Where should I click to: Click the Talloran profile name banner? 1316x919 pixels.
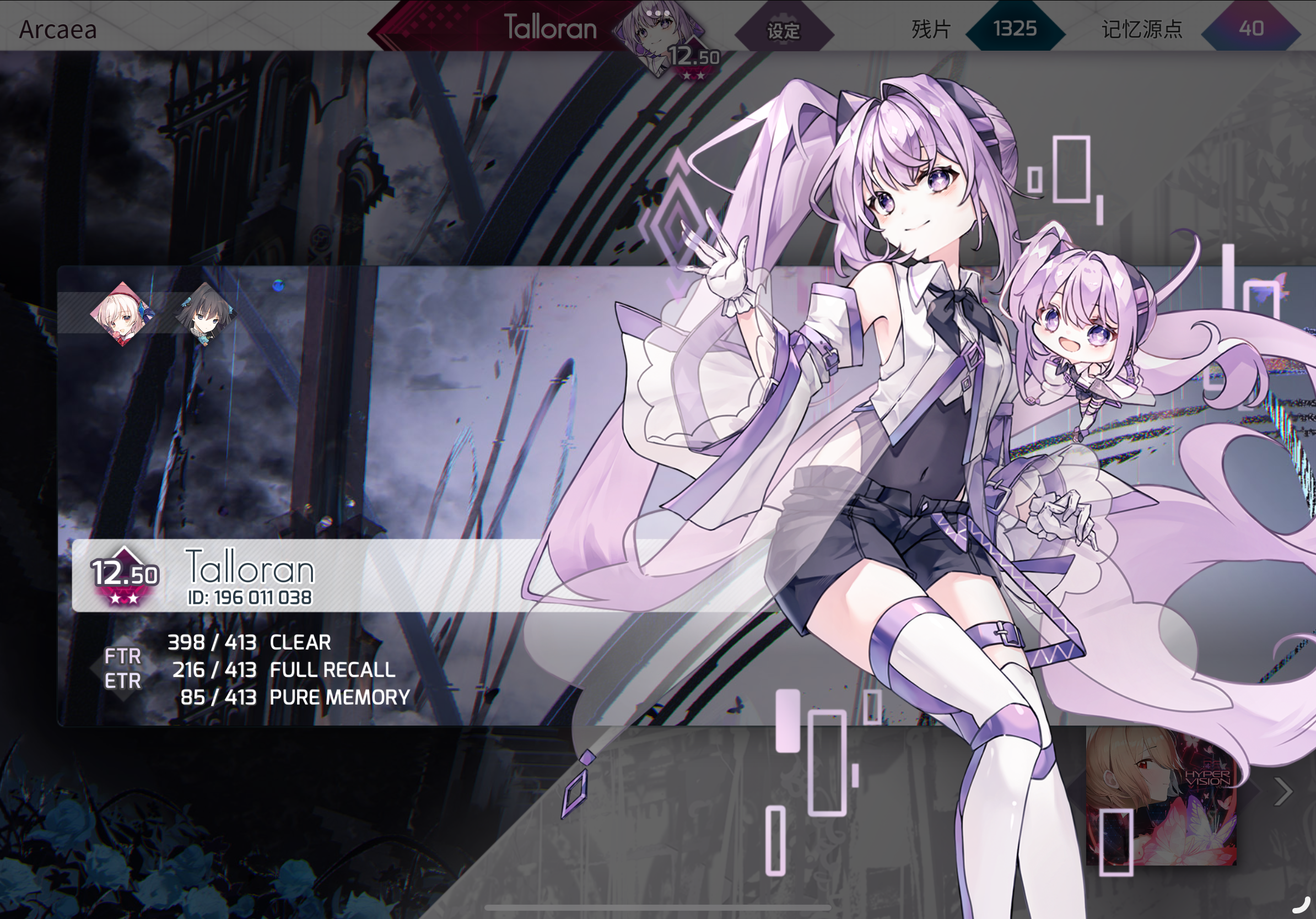[x=549, y=28]
